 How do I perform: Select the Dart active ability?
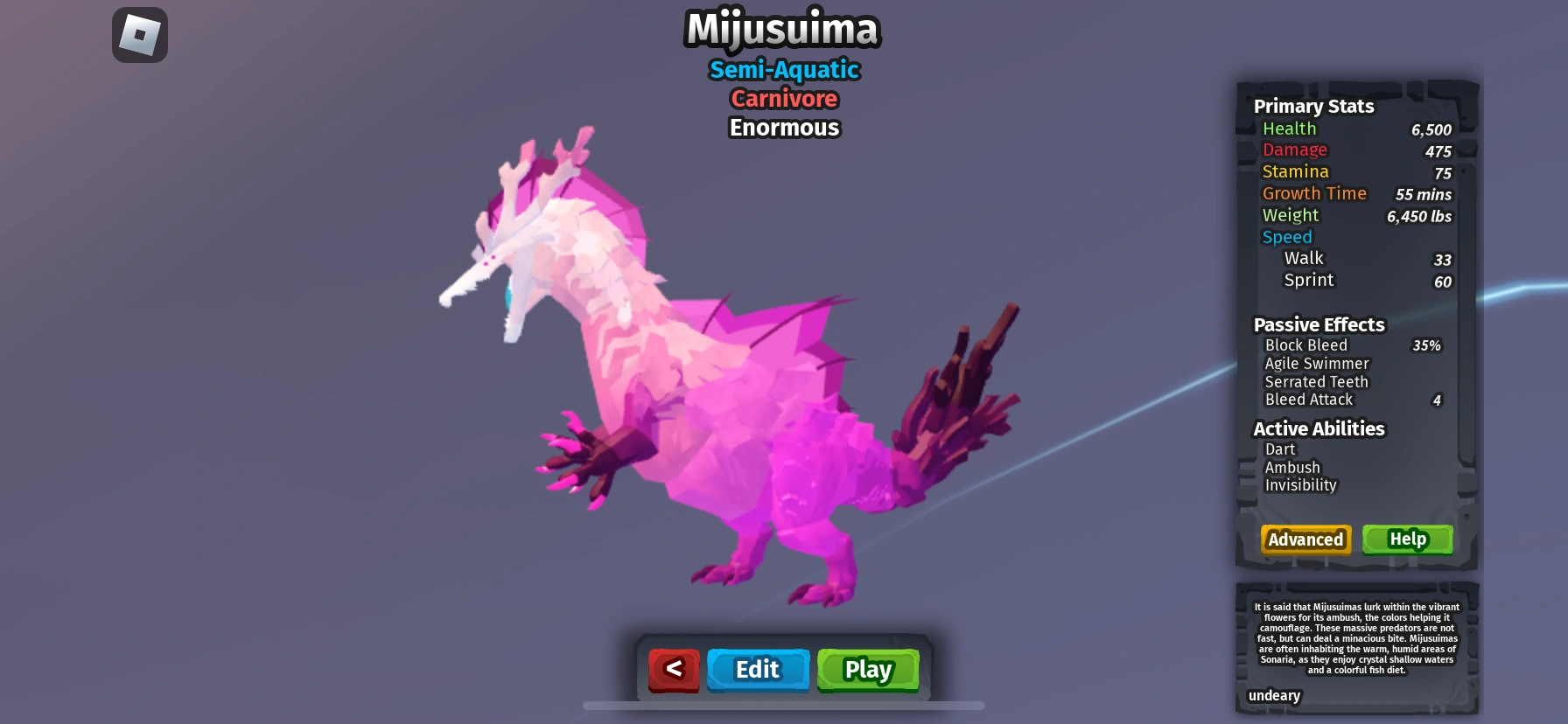(1280, 449)
